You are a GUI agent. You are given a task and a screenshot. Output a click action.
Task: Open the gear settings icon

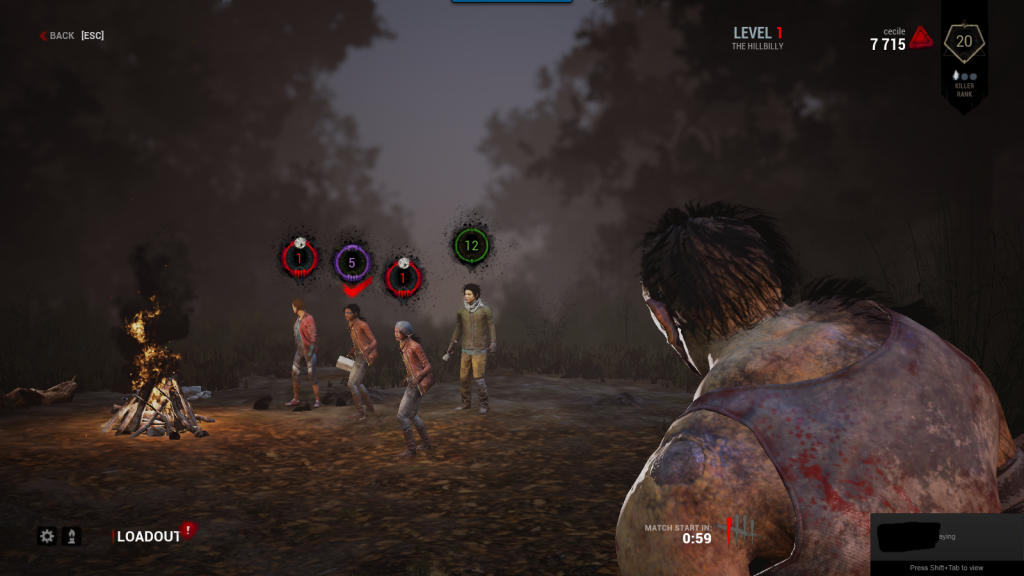47,536
